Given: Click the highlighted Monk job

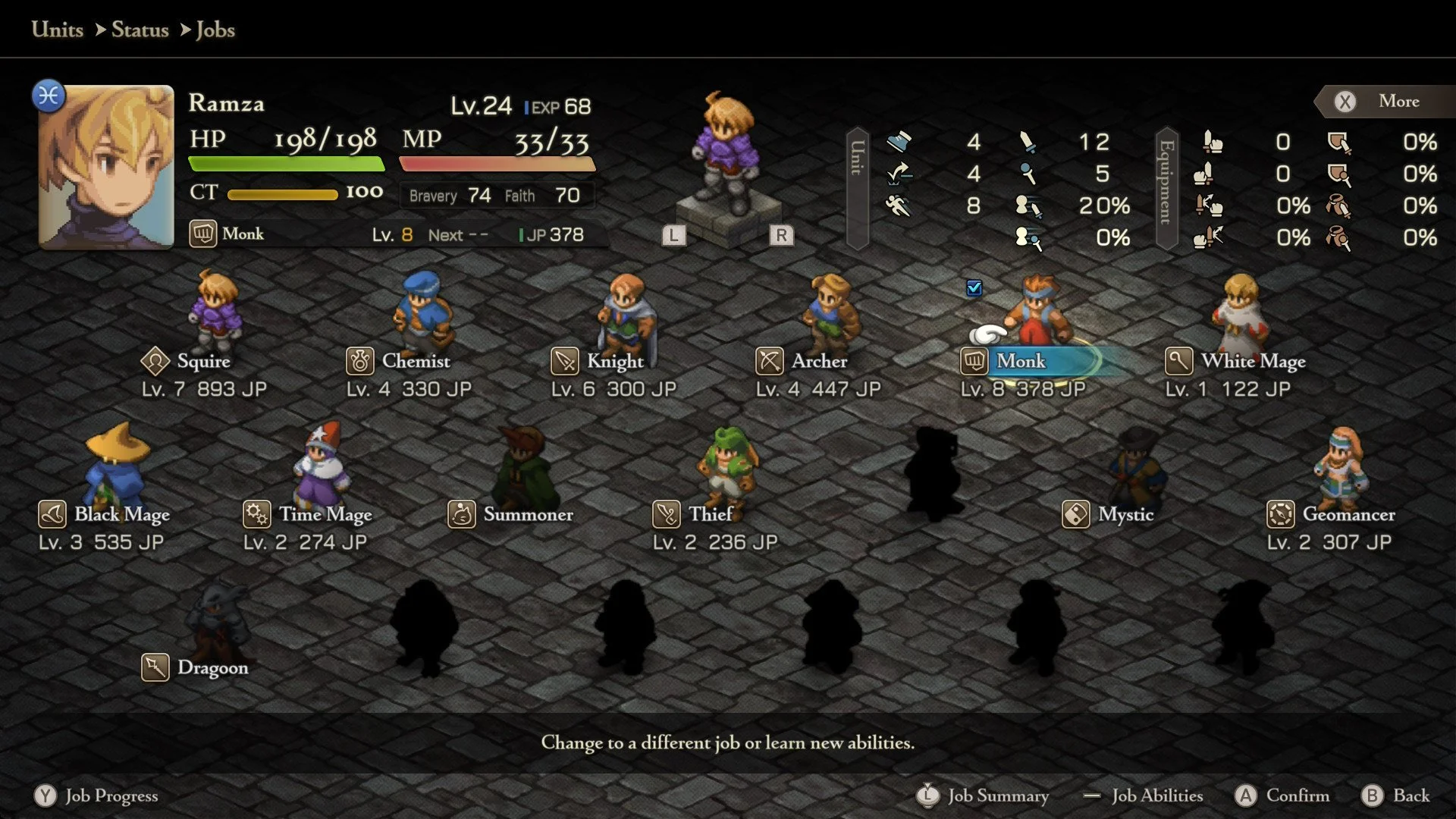Looking at the screenshot, I should (1021, 361).
